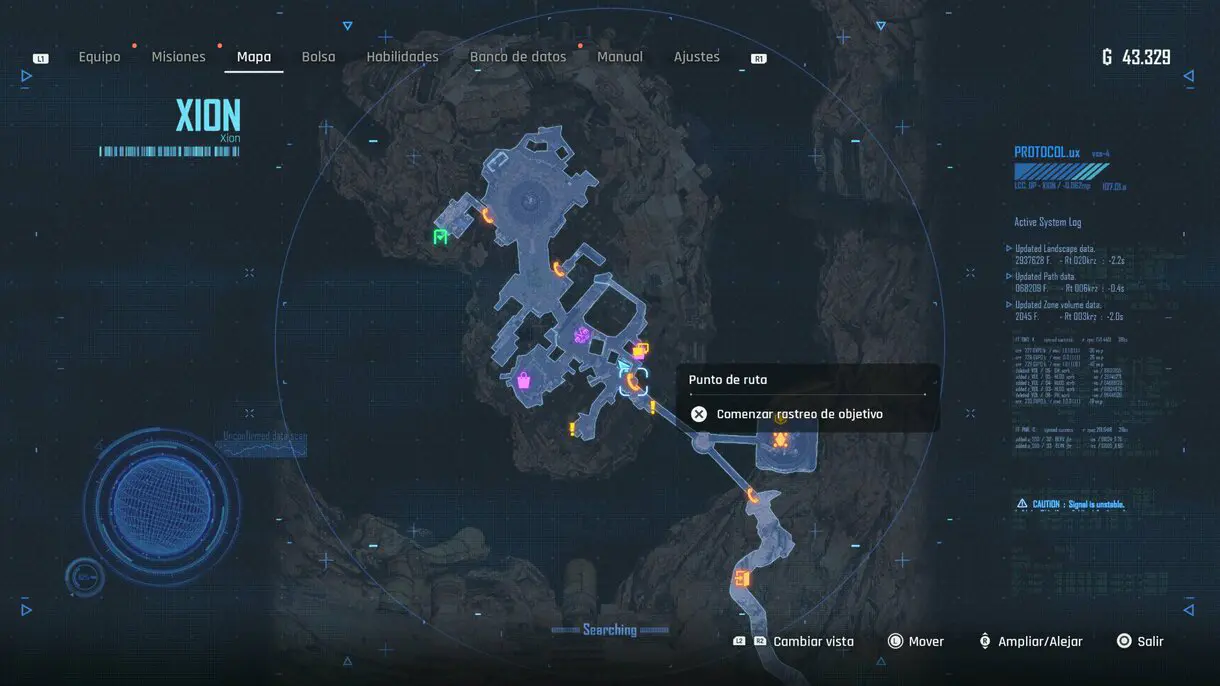Open the Misiones tab
Screen dimensions: 1220x686
pyautogui.click(x=178, y=57)
